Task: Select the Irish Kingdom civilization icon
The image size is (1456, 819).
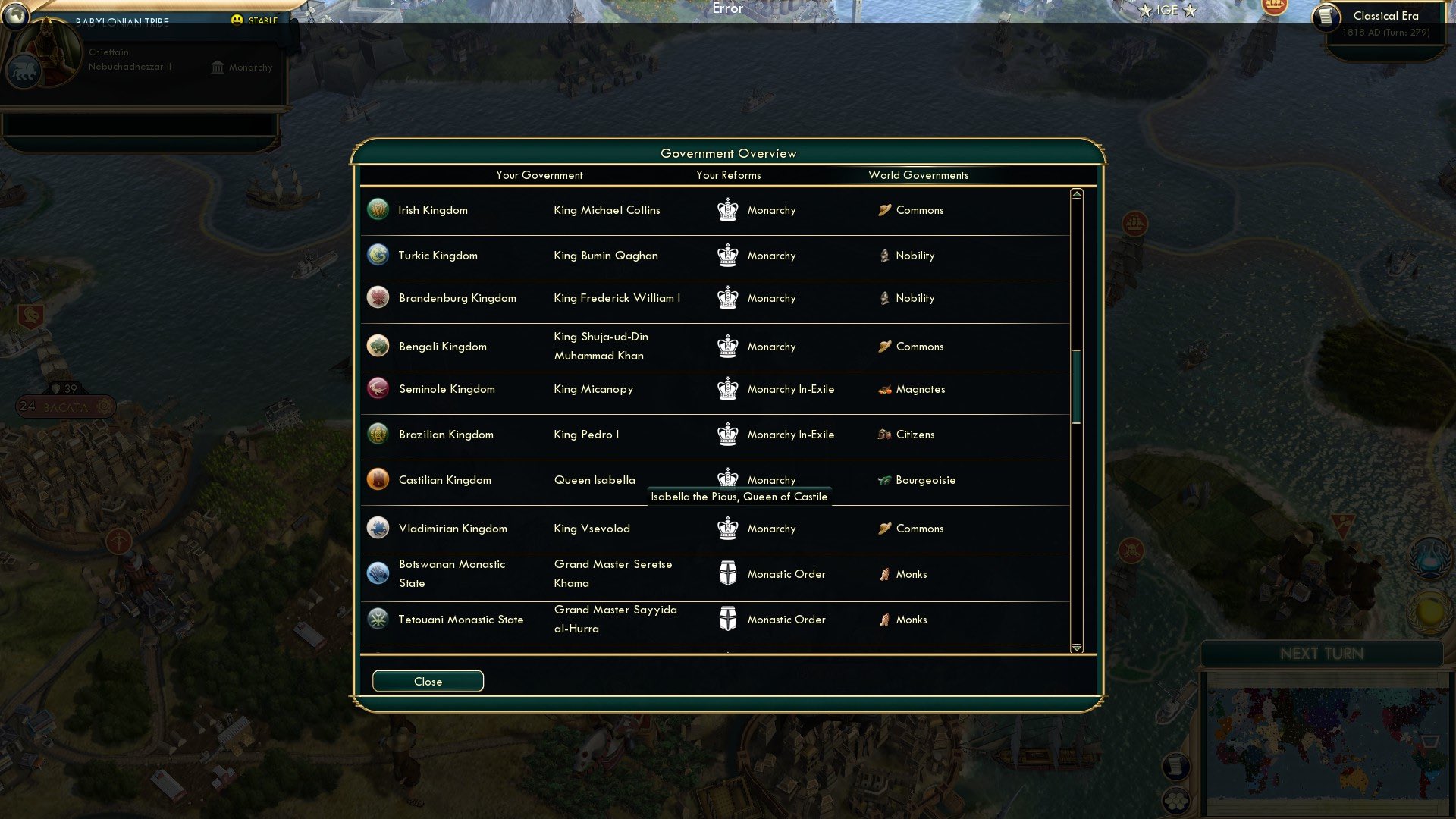Action: pos(377,209)
